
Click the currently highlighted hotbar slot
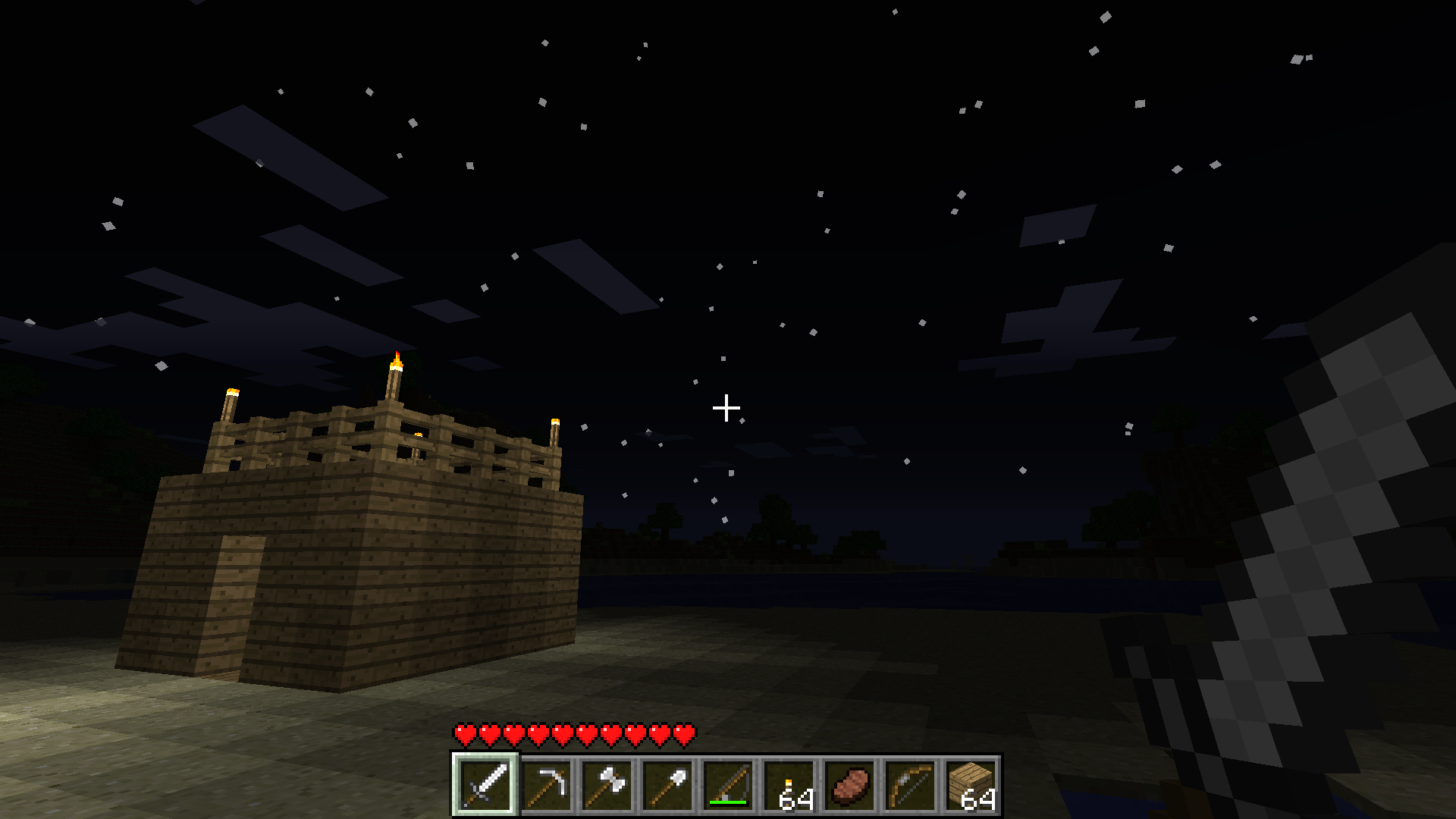(x=485, y=785)
